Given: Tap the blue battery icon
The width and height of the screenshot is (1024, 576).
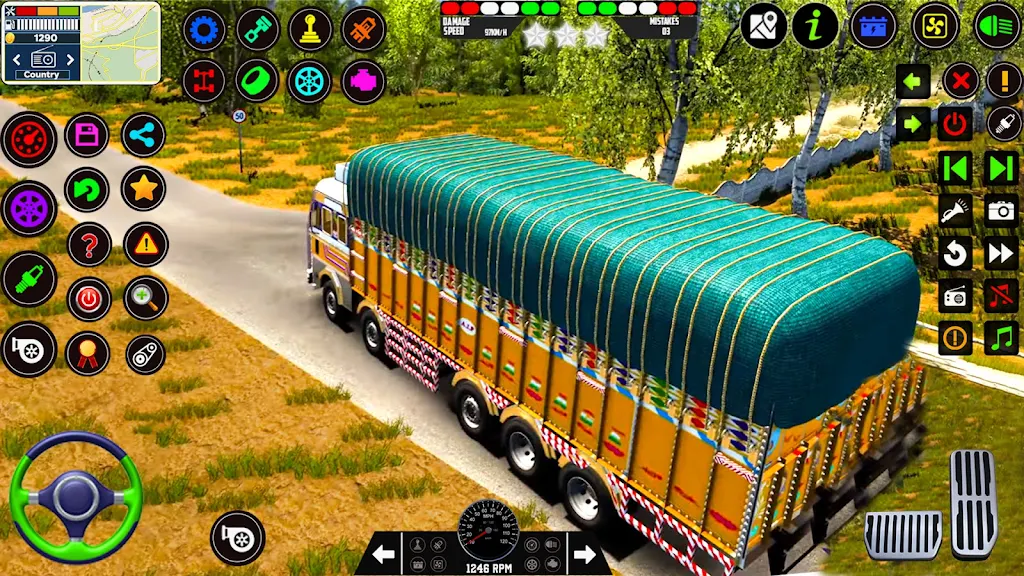Looking at the screenshot, I should (x=873, y=26).
